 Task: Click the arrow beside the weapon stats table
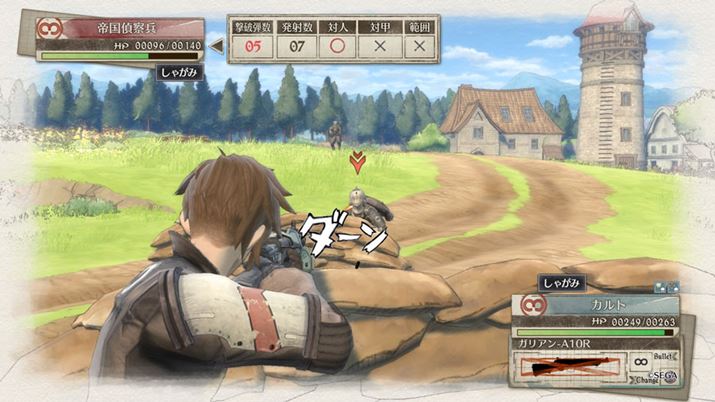(216, 44)
